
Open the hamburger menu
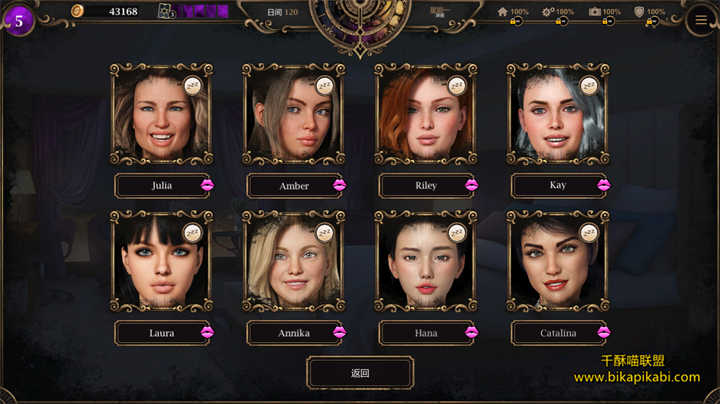pyautogui.click(x=701, y=18)
